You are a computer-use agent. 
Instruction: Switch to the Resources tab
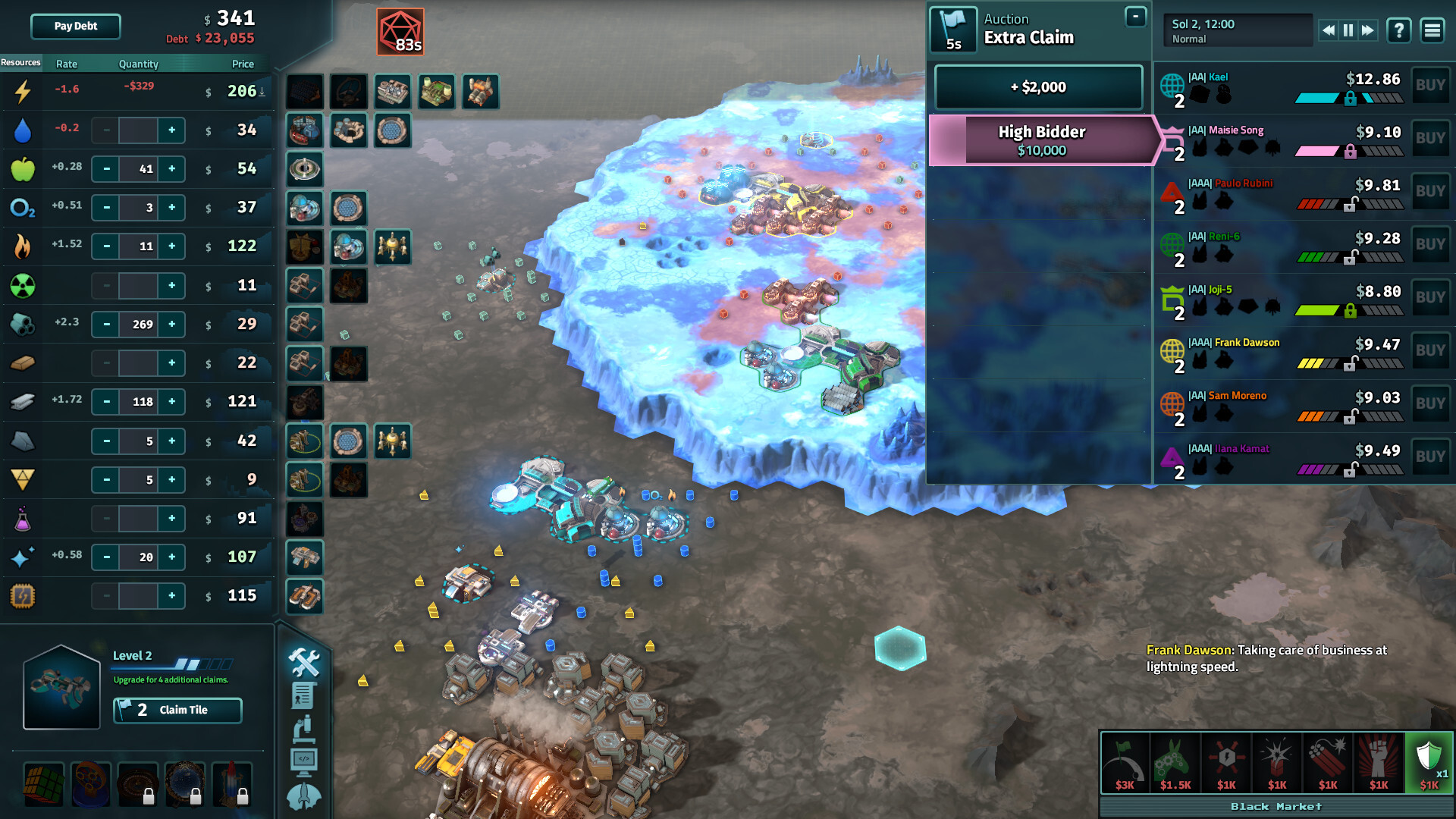click(20, 63)
